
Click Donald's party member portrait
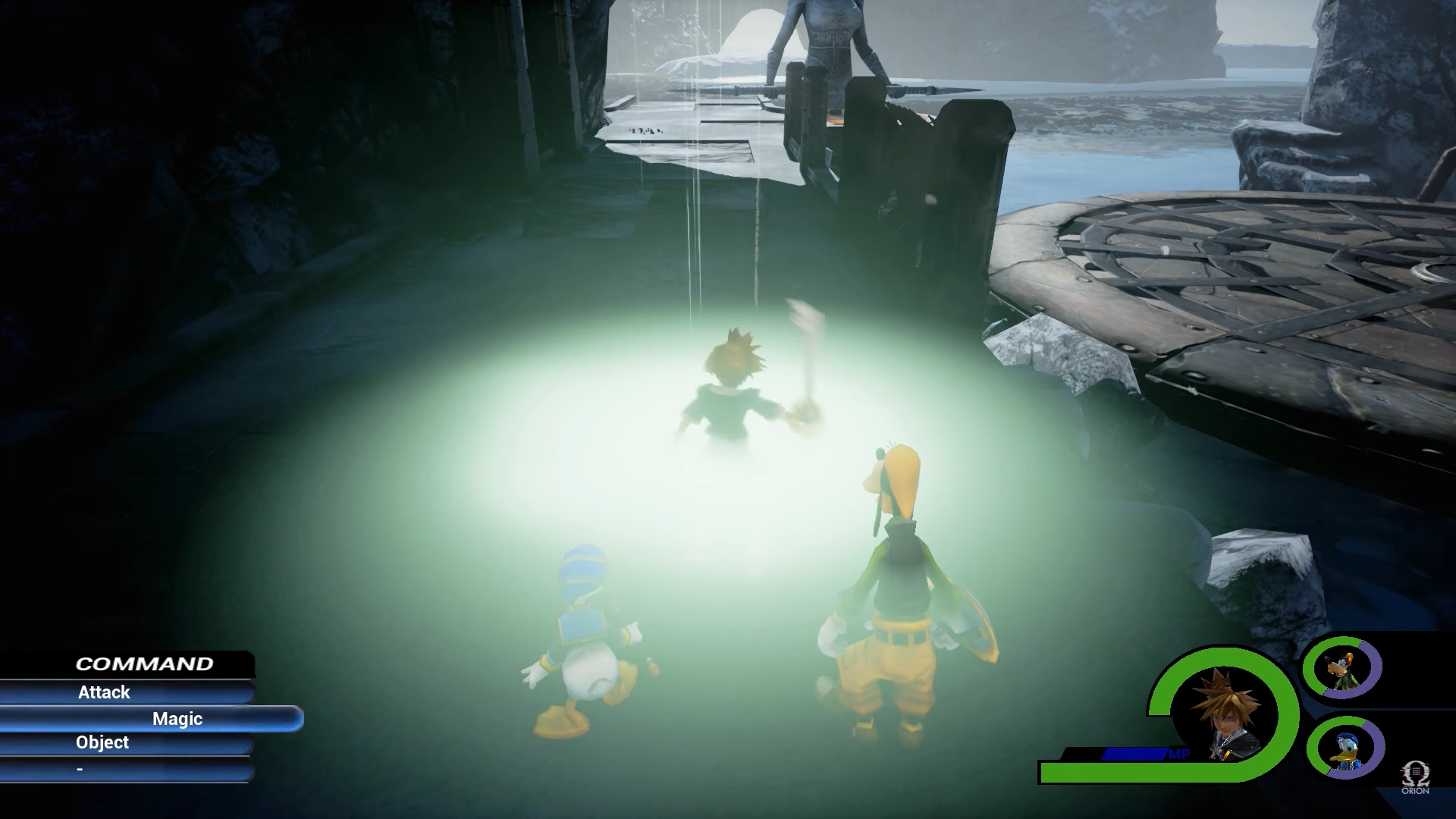(x=1348, y=748)
